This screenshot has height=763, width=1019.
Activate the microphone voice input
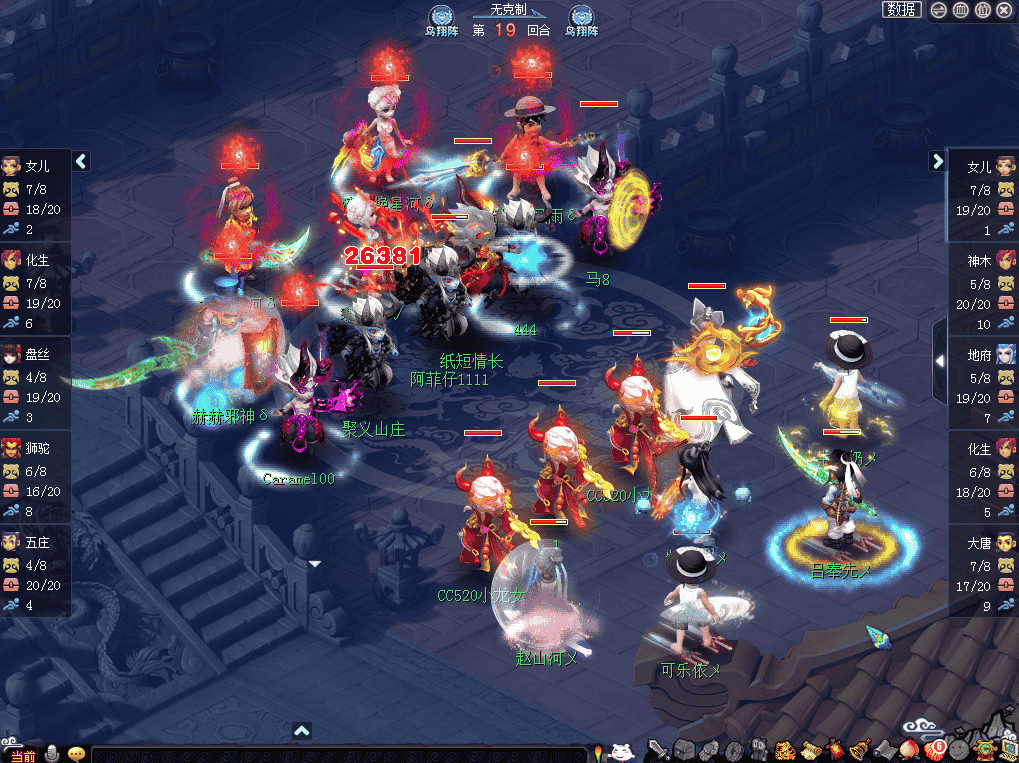(53, 754)
